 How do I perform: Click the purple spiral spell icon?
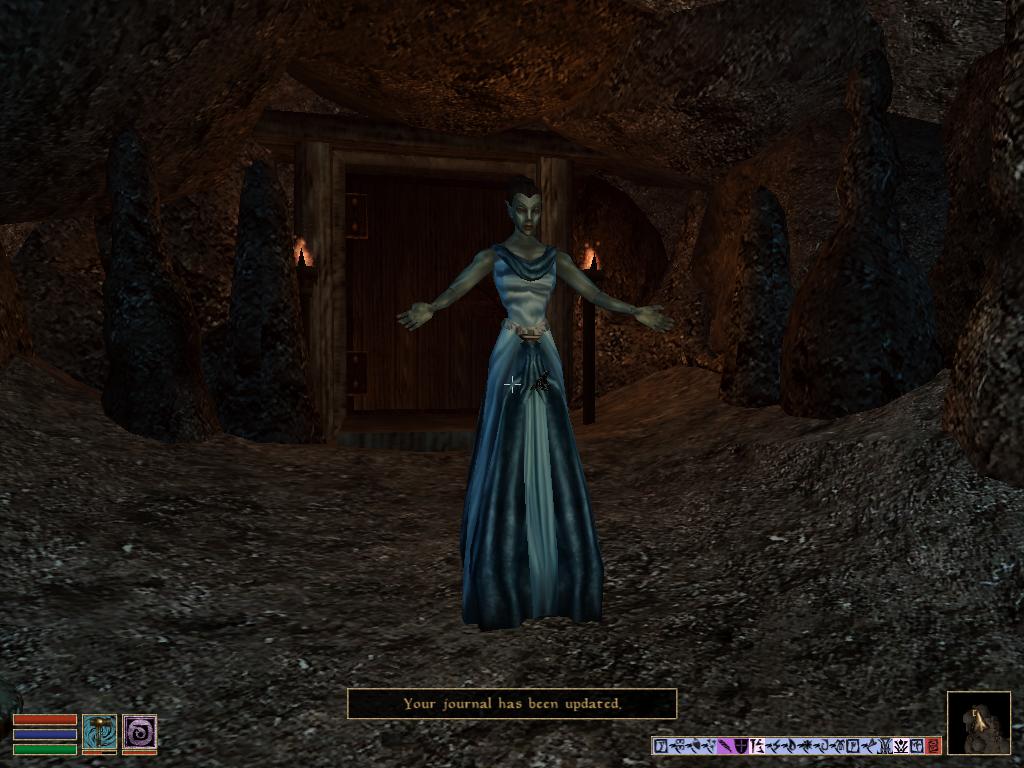coord(139,733)
